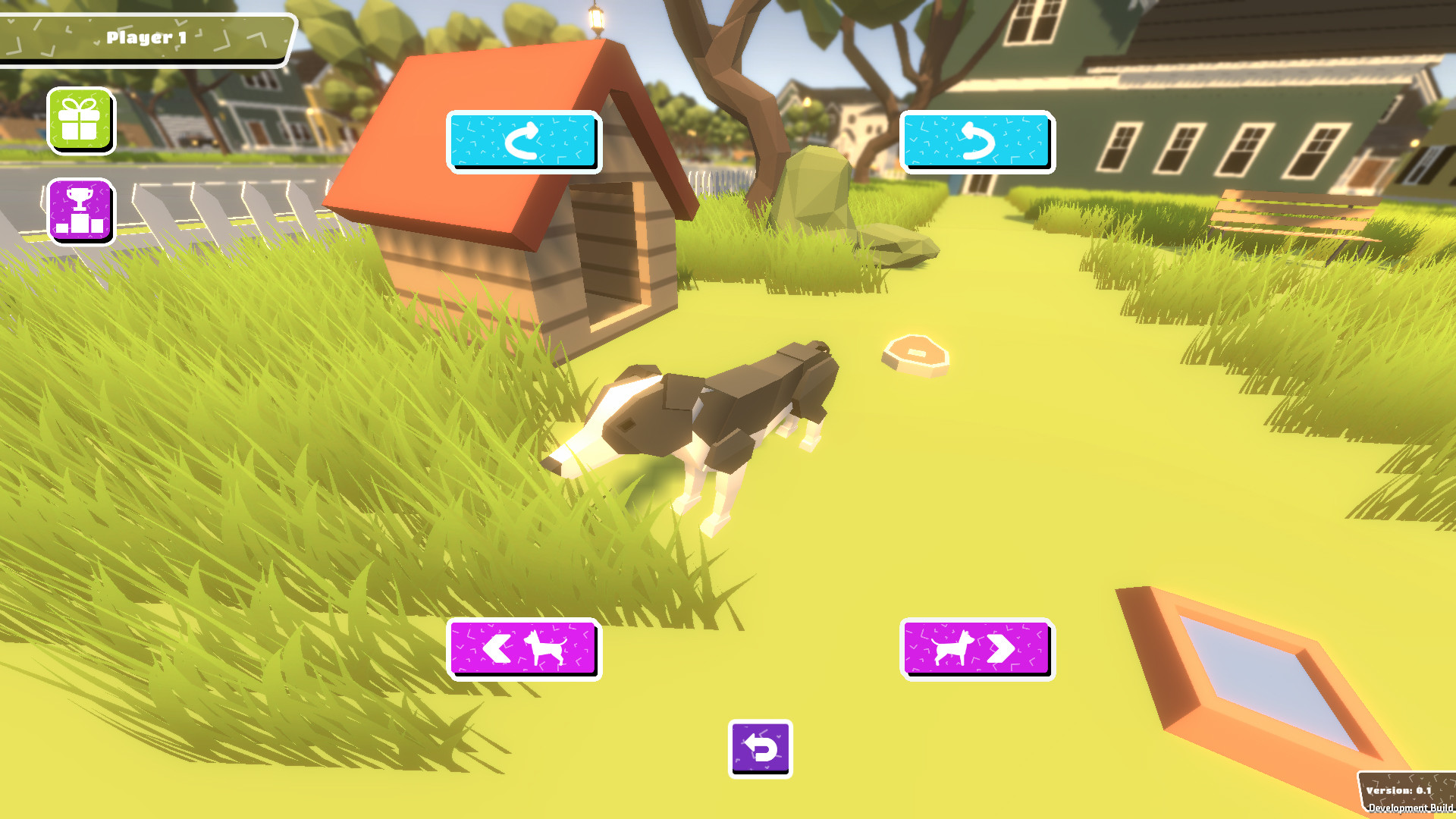Click the gift box graphic inside the green icon
The height and width of the screenshot is (819, 1456).
(80, 120)
